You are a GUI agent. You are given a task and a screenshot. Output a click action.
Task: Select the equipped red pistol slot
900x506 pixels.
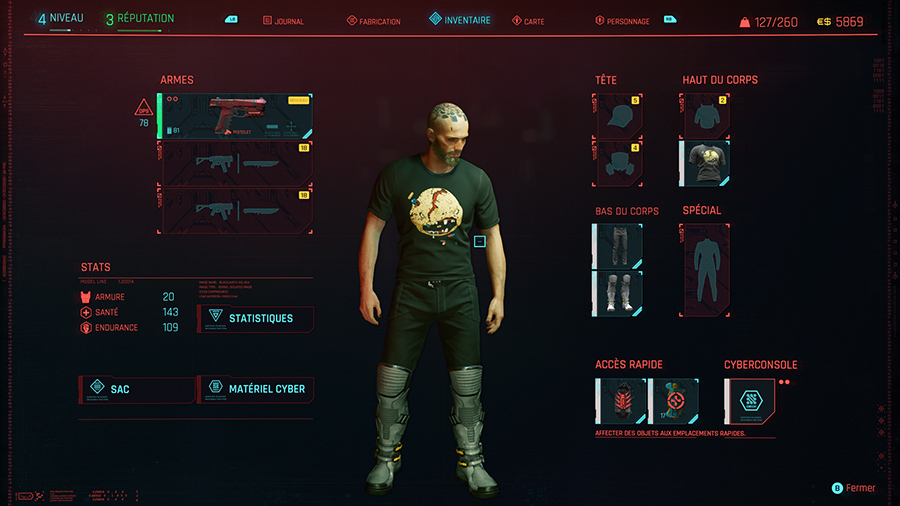(x=235, y=116)
